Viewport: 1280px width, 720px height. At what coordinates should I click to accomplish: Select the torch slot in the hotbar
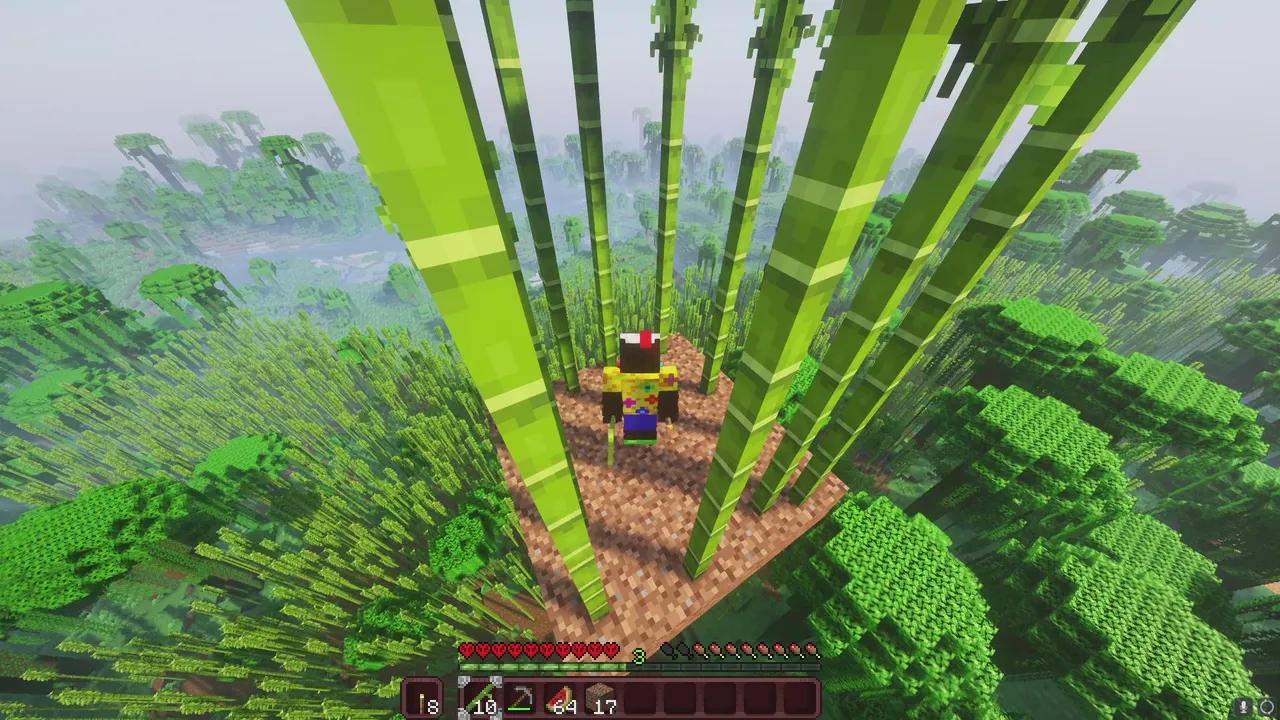(423, 696)
